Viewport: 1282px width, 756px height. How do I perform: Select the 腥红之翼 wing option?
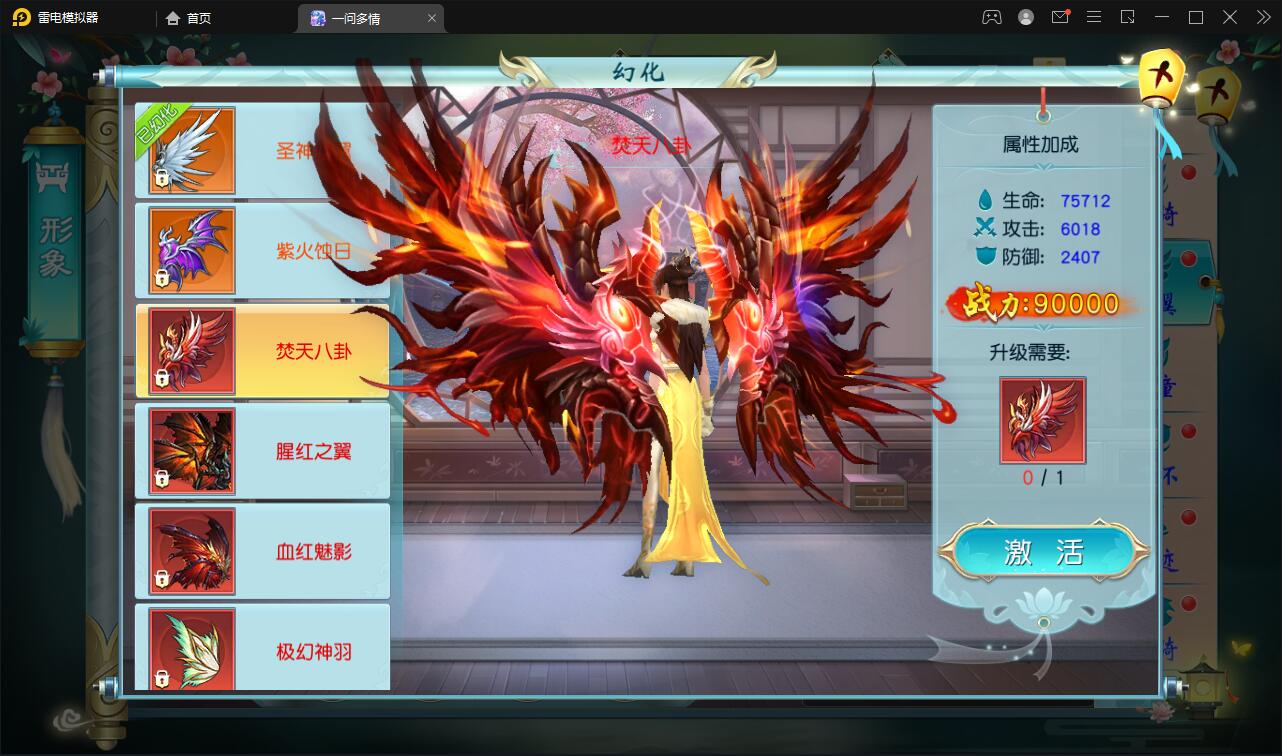262,451
